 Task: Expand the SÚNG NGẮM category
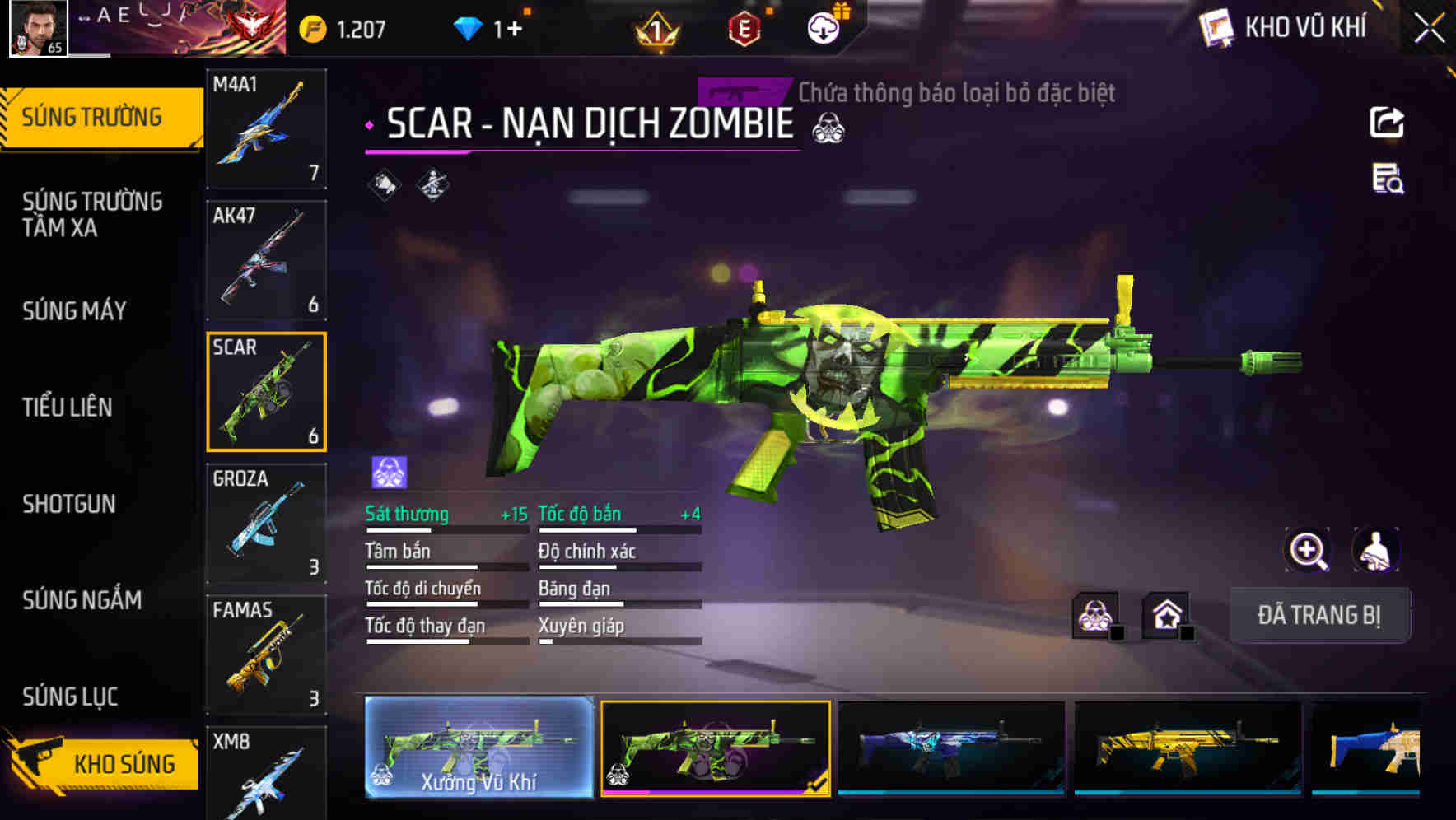[82, 600]
